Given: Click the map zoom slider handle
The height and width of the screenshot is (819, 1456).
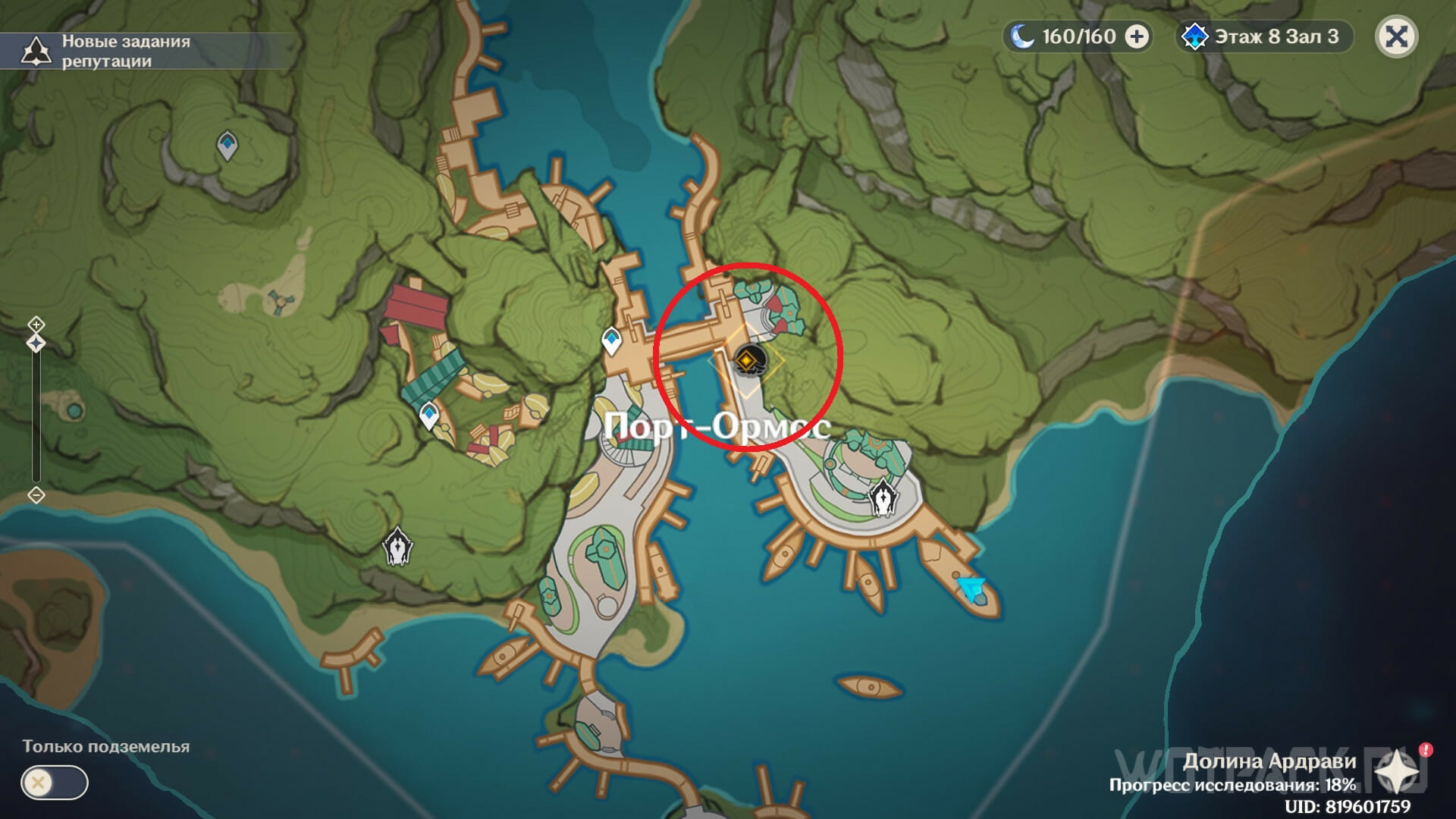Looking at the screenshot, I should point(36,344).
